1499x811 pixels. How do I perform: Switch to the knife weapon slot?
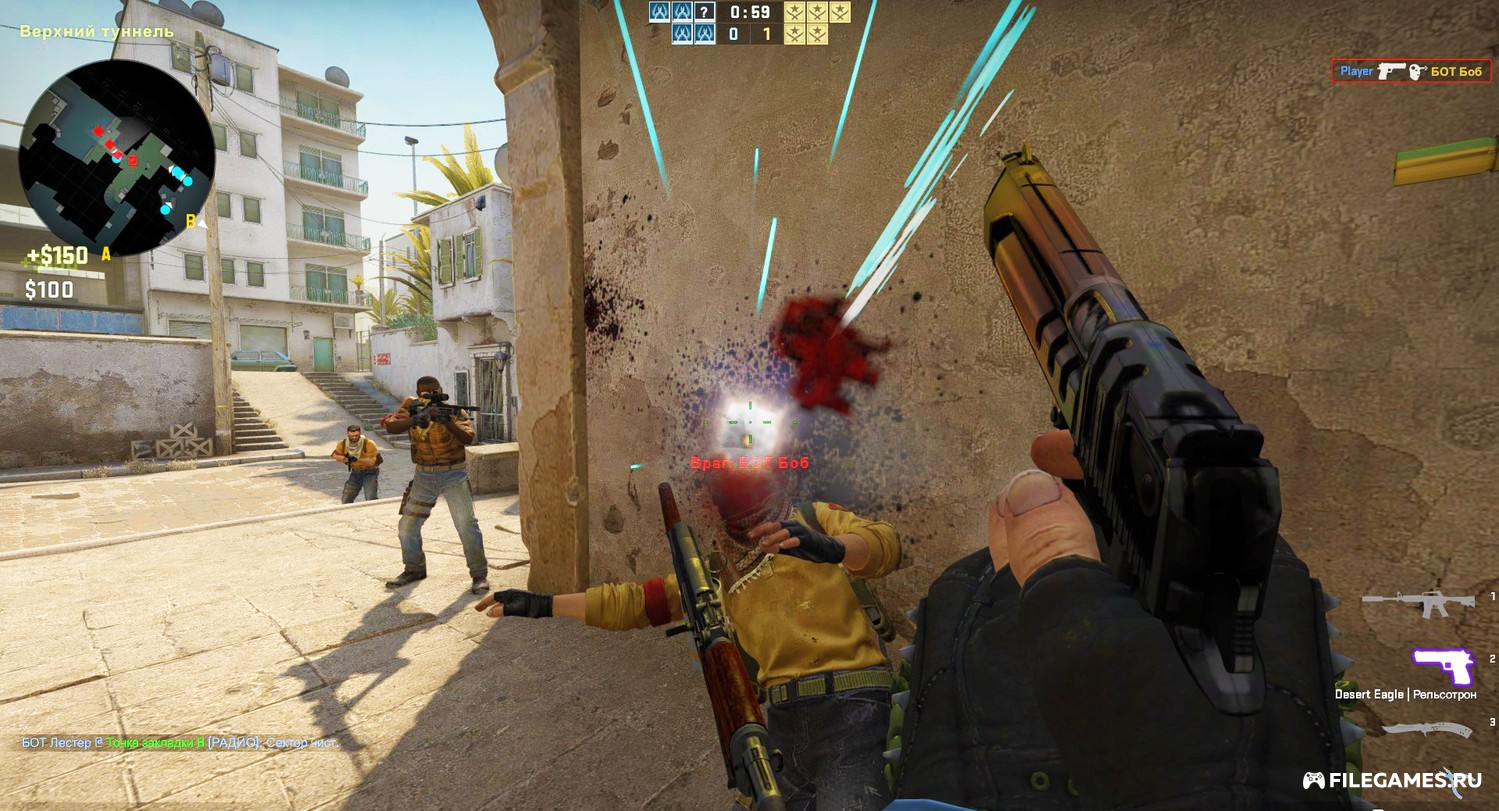pyautogui.click(x=1426, y=728)
